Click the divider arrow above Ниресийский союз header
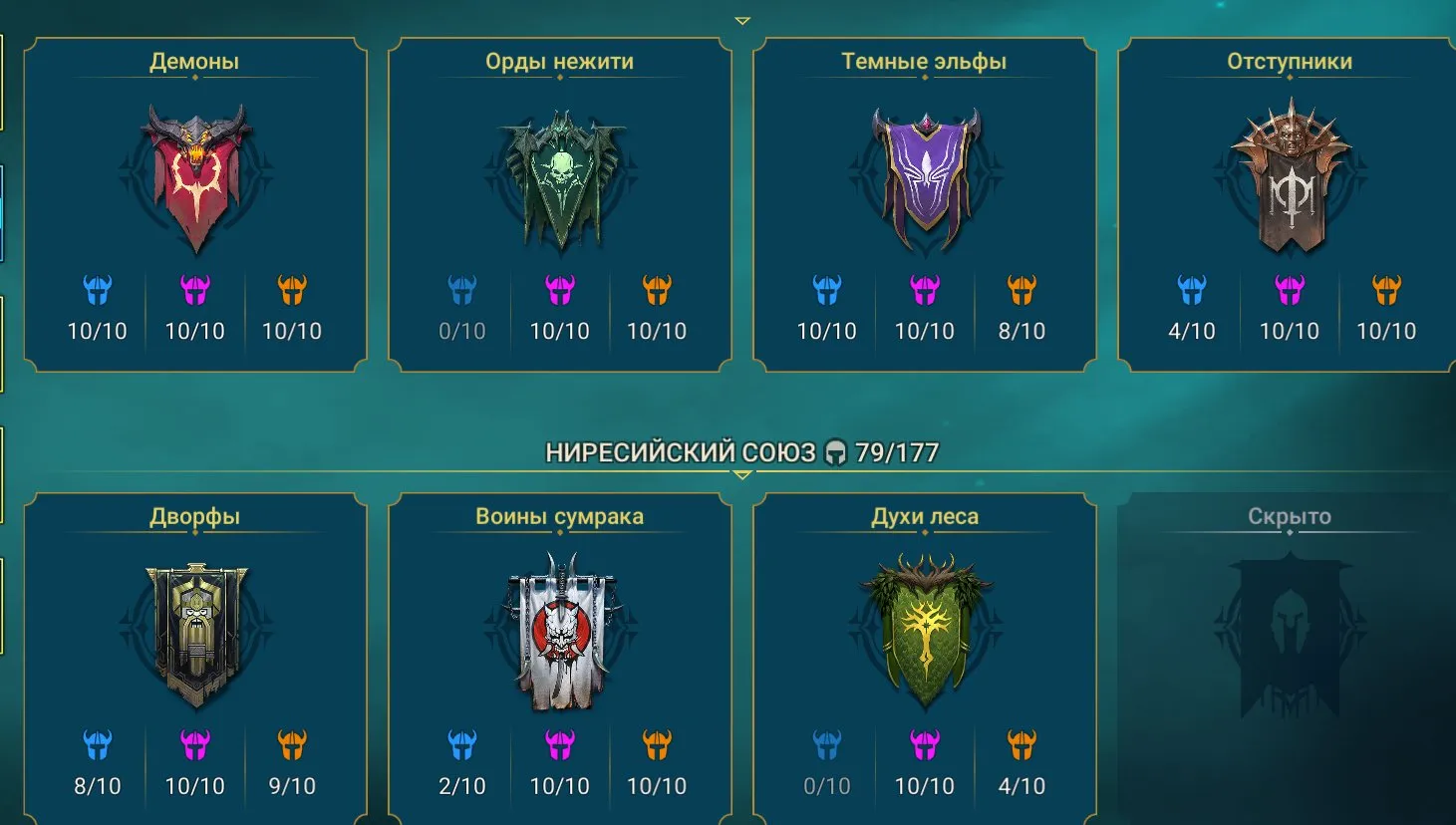Image resolution: width=1456 pixels, height=825 pixels. [x=742, y=476]
